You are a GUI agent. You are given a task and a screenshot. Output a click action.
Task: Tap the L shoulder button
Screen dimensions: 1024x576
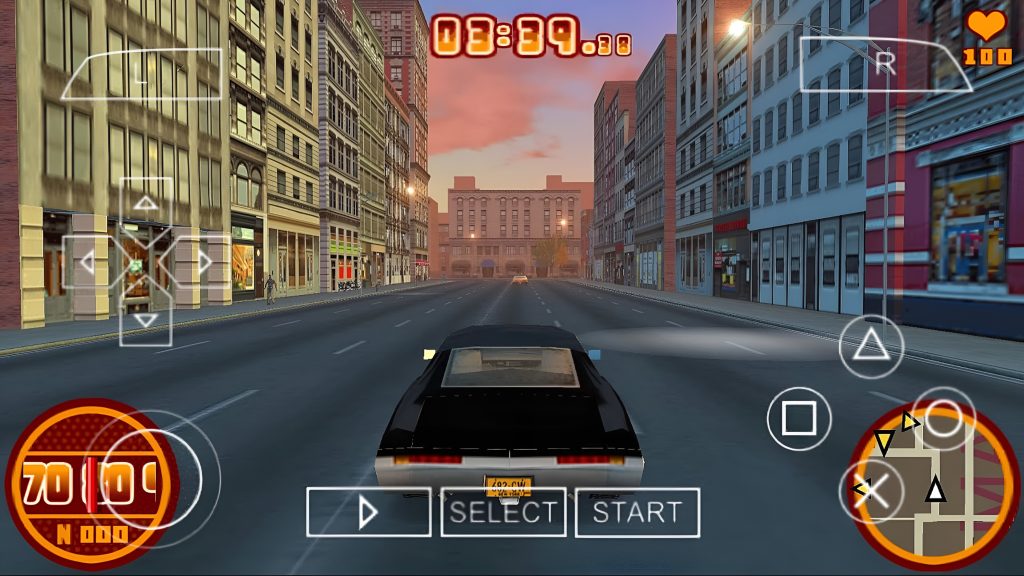coord(141,73)
